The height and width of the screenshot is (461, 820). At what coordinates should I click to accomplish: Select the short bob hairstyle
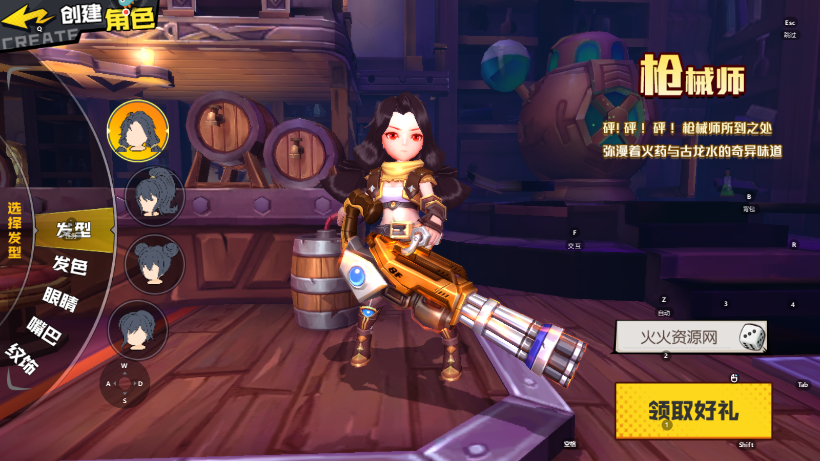pyautogui.click(x=137, y=329)
